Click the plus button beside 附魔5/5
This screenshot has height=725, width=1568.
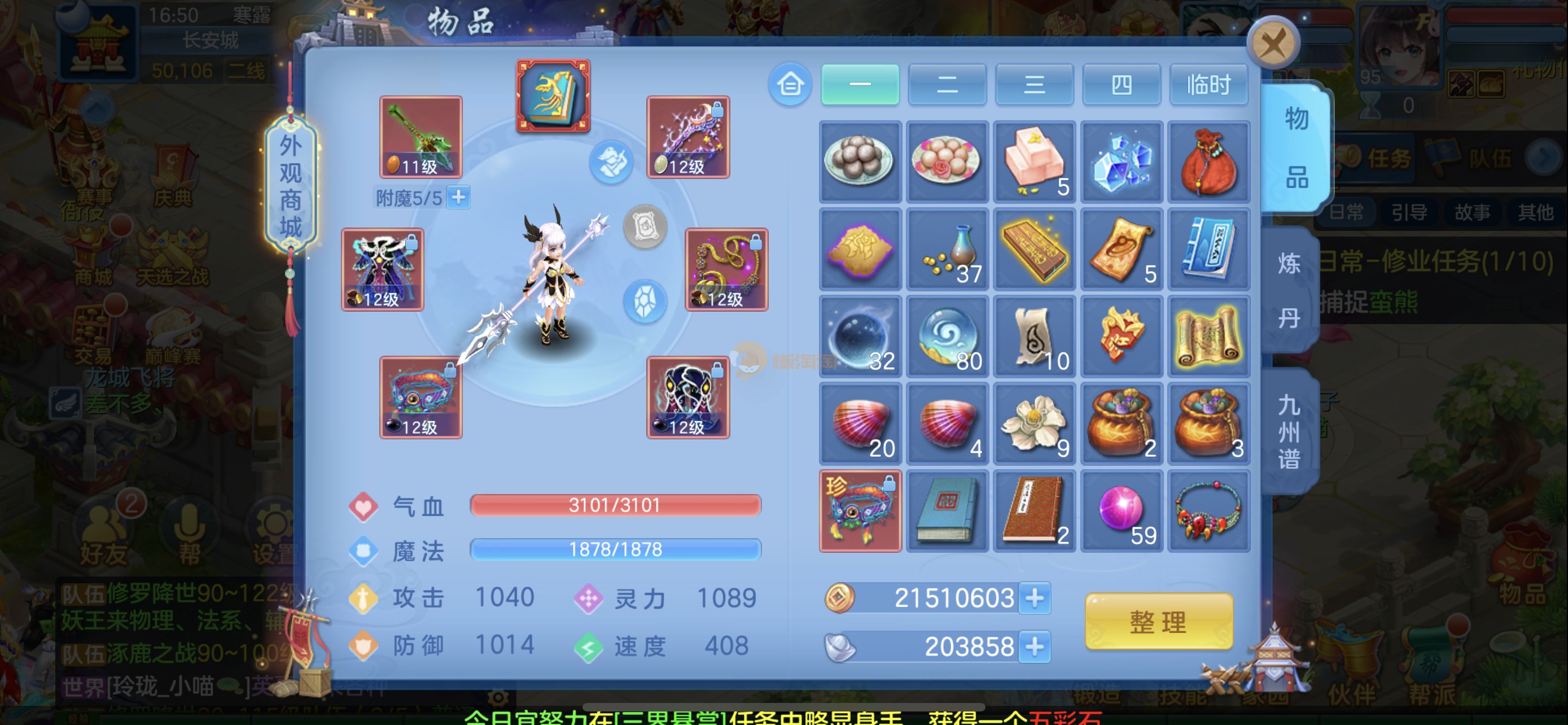pos(458,197)
